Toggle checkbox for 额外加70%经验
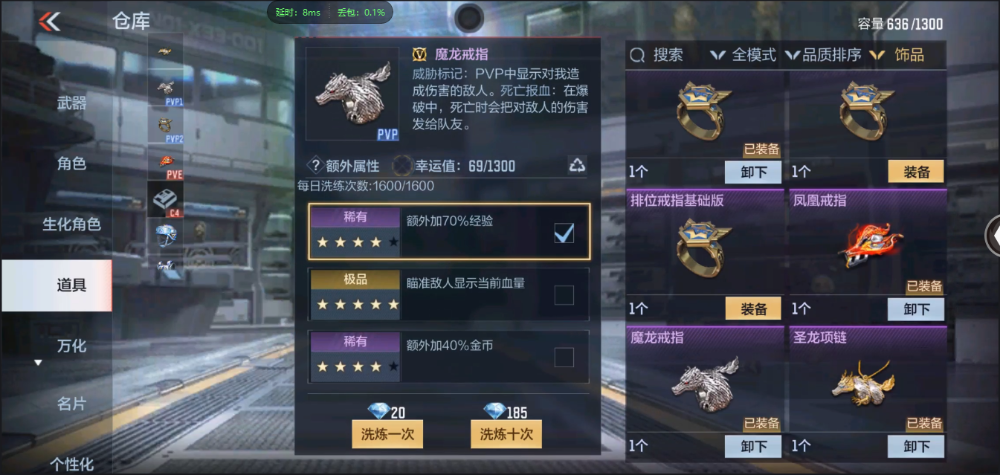Image resolution: width=1000 pixels, height=475 pixels. click(564, 234)
